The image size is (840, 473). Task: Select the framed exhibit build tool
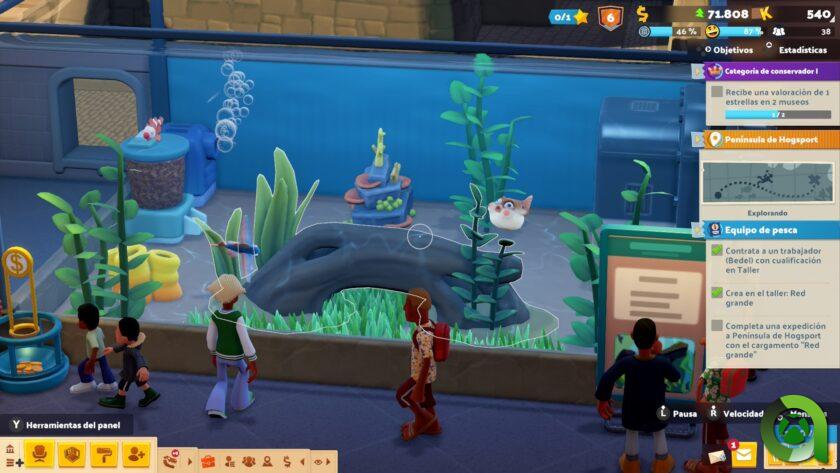coord(71,455)
